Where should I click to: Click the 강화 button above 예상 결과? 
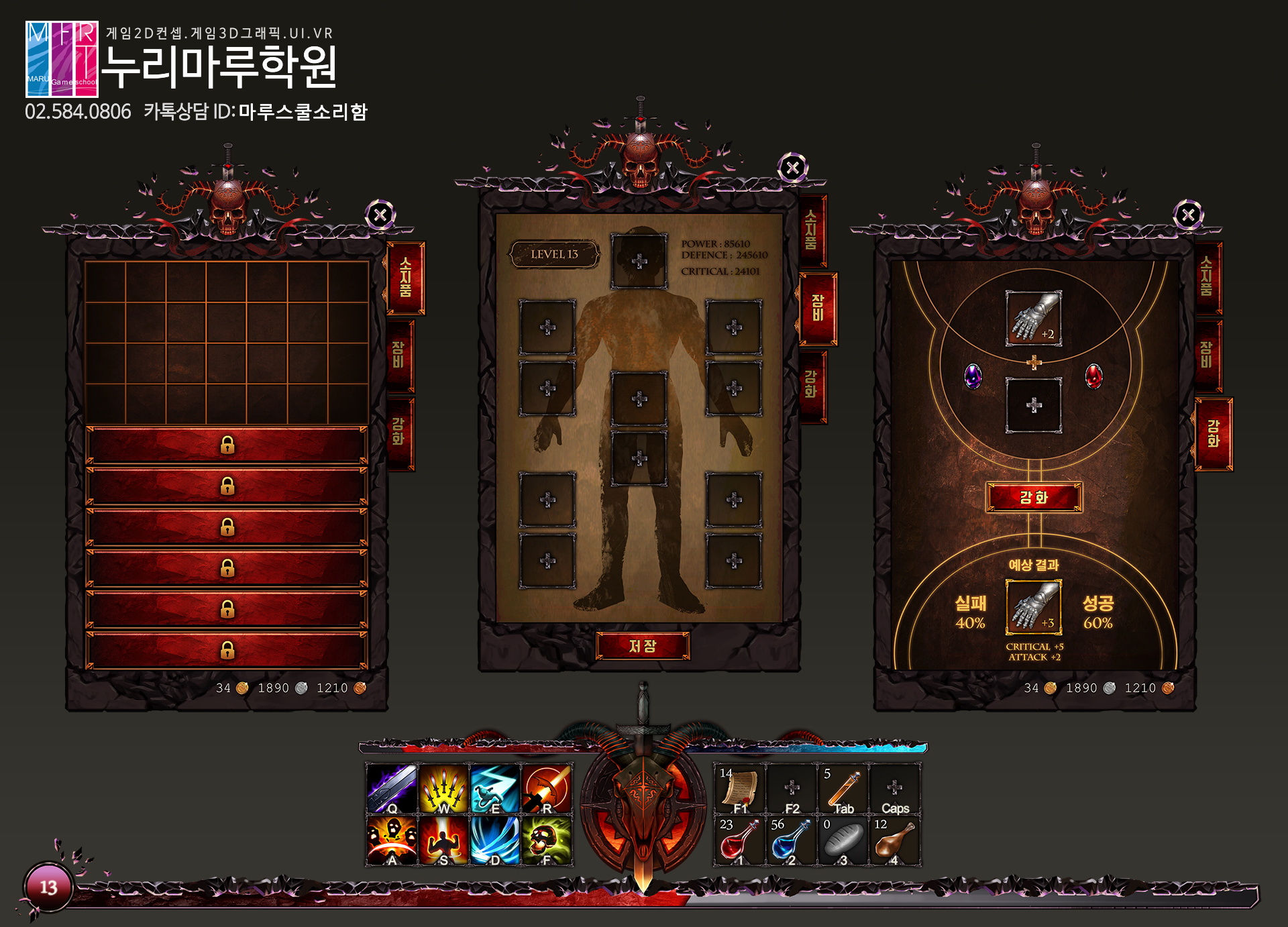pos(1033,498)
